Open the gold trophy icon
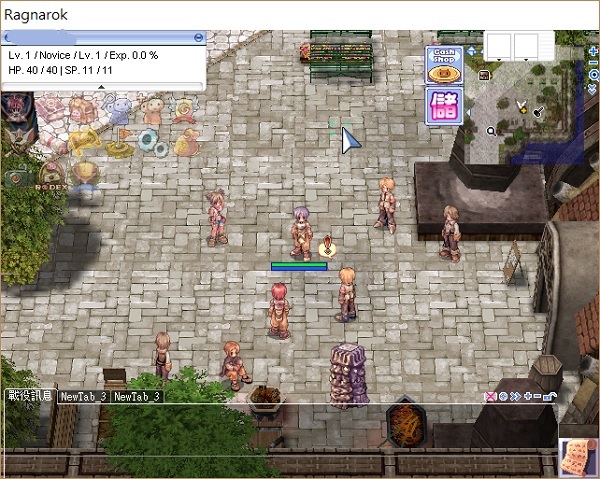Image resolution: width=600 pixels, height=479 pixels. click(84, 172)
